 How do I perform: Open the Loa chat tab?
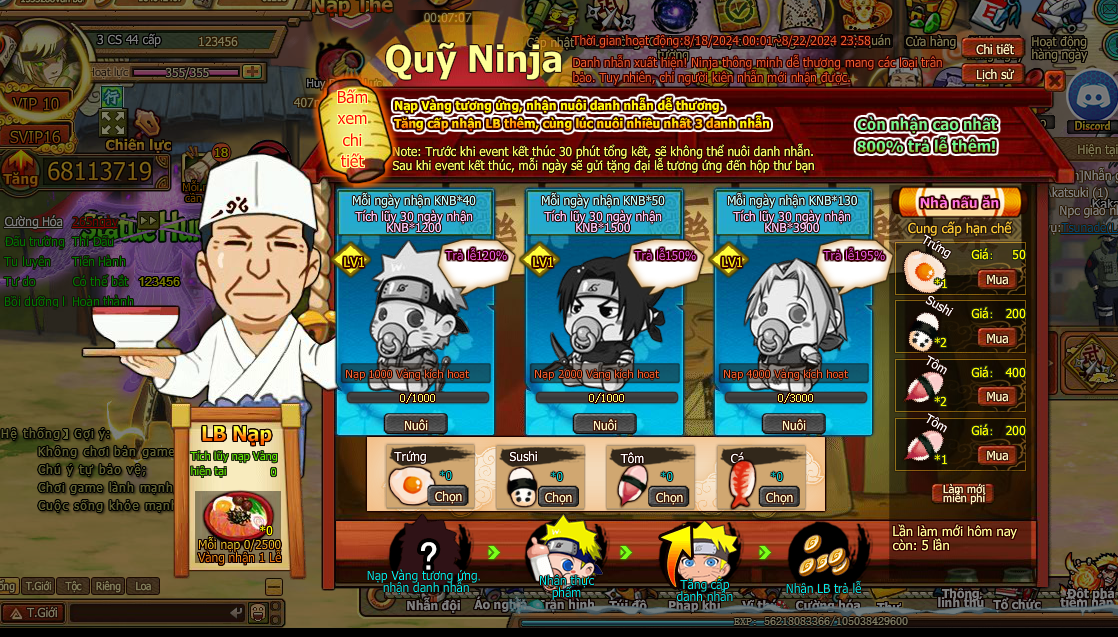(142, 586)
